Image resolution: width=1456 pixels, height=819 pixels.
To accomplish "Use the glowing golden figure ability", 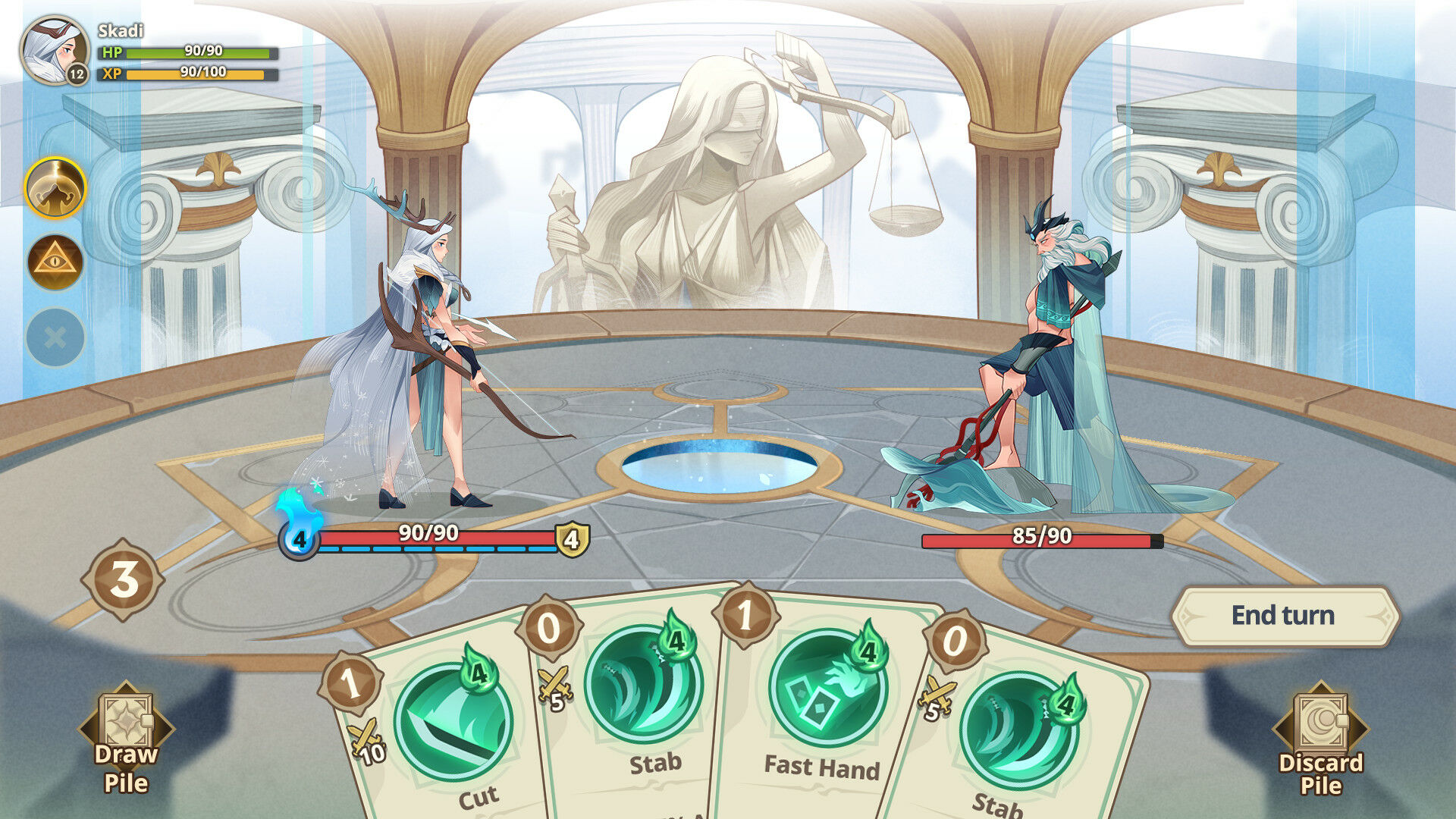I will click(x=55, y=188).
